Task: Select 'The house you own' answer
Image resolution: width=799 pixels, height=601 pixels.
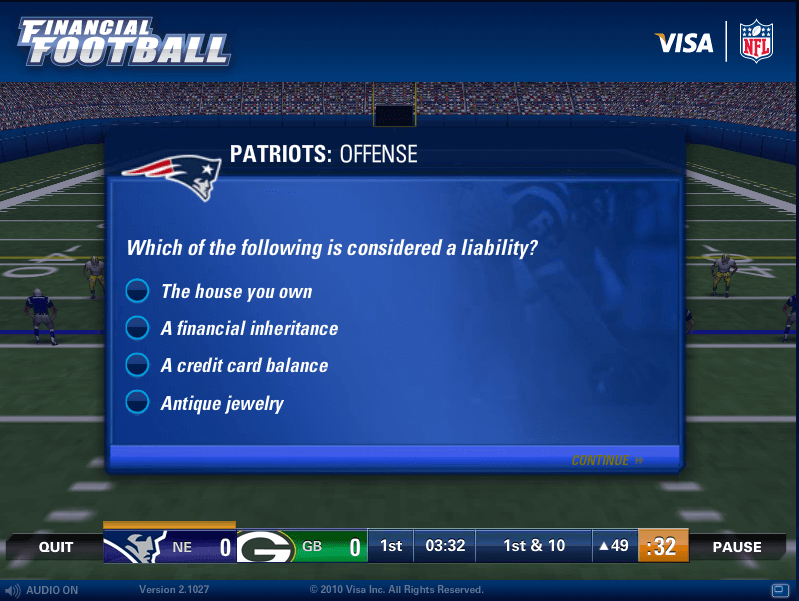Action: (137, 291)
